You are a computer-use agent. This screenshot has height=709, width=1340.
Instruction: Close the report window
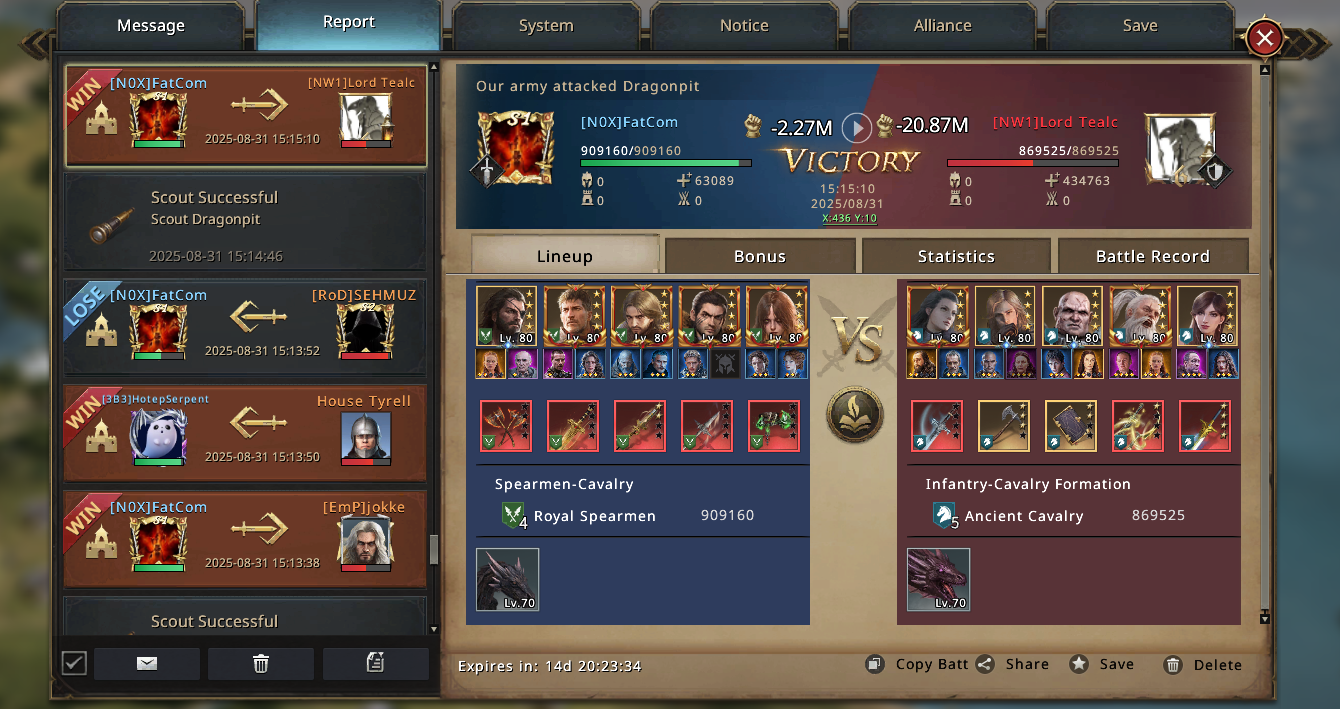coord(1264,39)
